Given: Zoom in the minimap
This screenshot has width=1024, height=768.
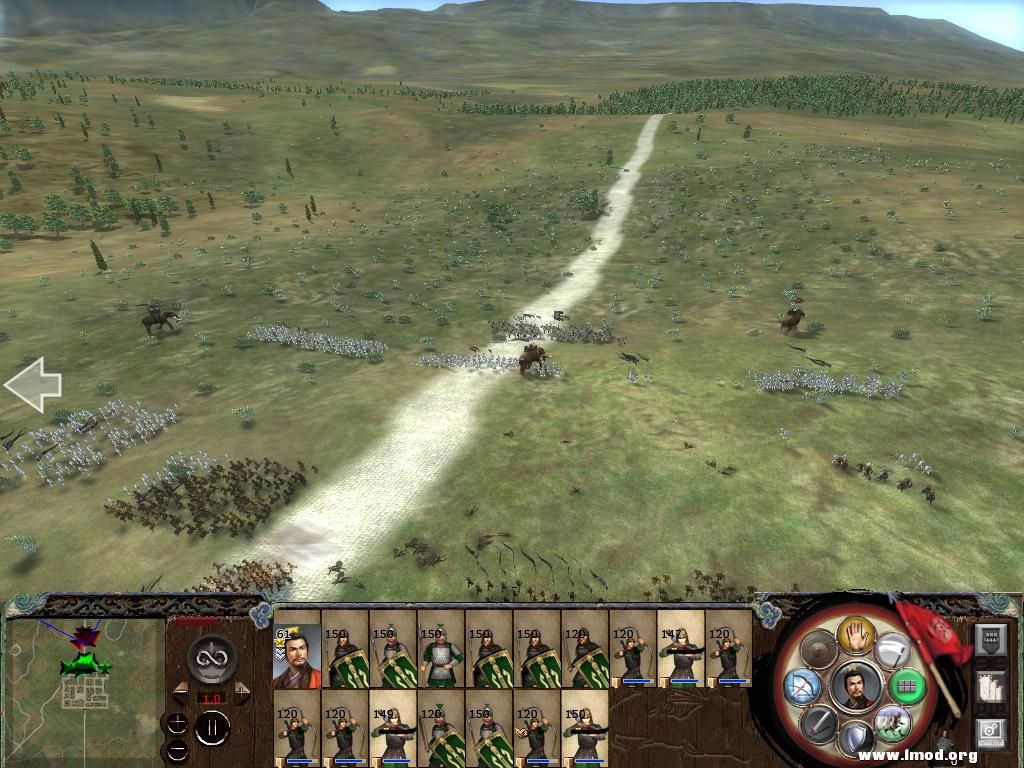Looking at the screenshot, I should click(x=177, y=724).
